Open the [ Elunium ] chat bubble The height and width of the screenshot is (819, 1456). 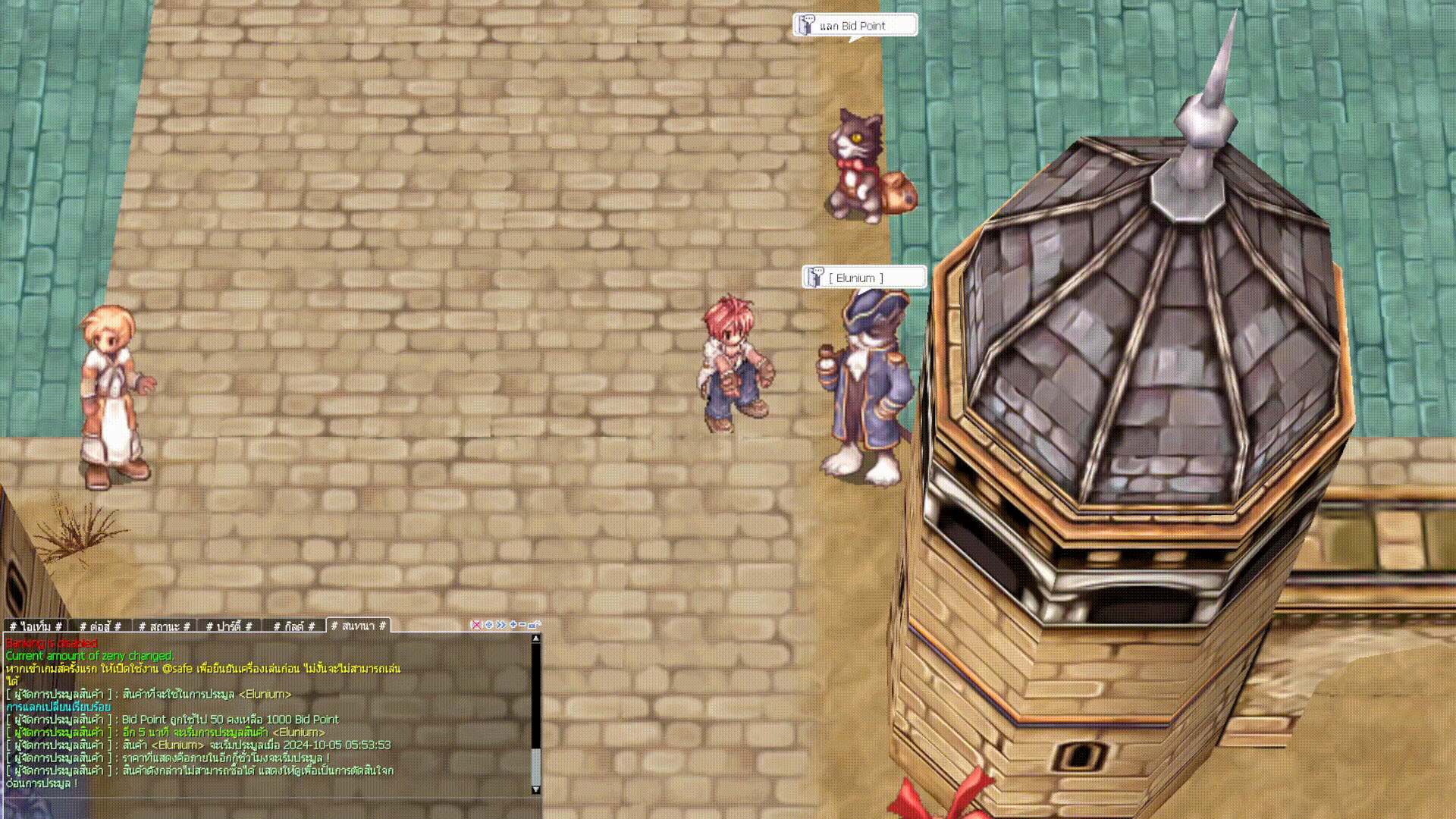[x=864, y=278]
